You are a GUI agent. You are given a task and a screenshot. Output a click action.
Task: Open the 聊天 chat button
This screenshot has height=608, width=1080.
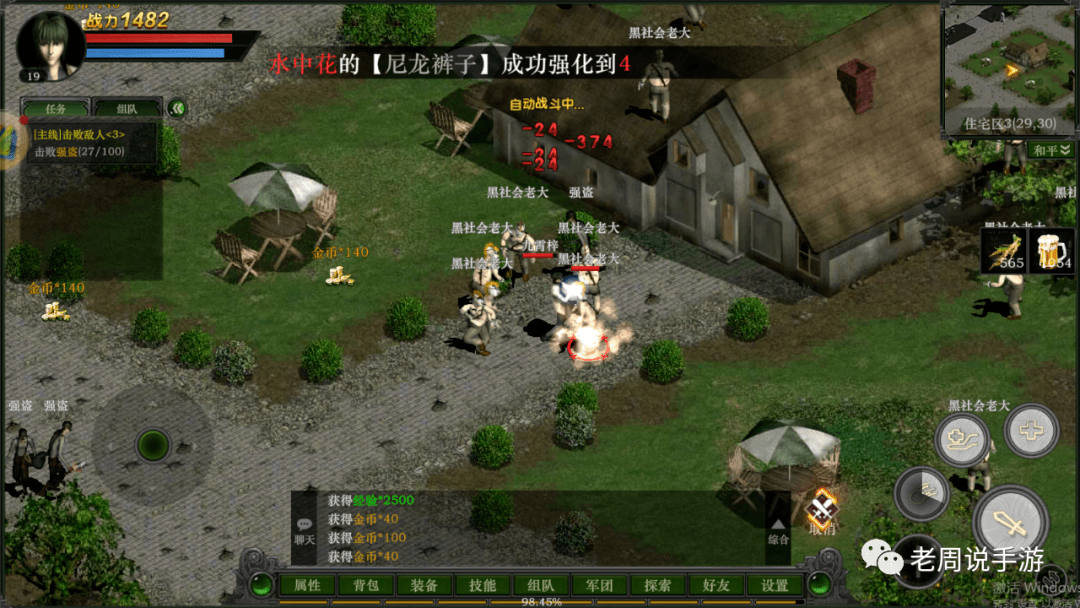304,530
